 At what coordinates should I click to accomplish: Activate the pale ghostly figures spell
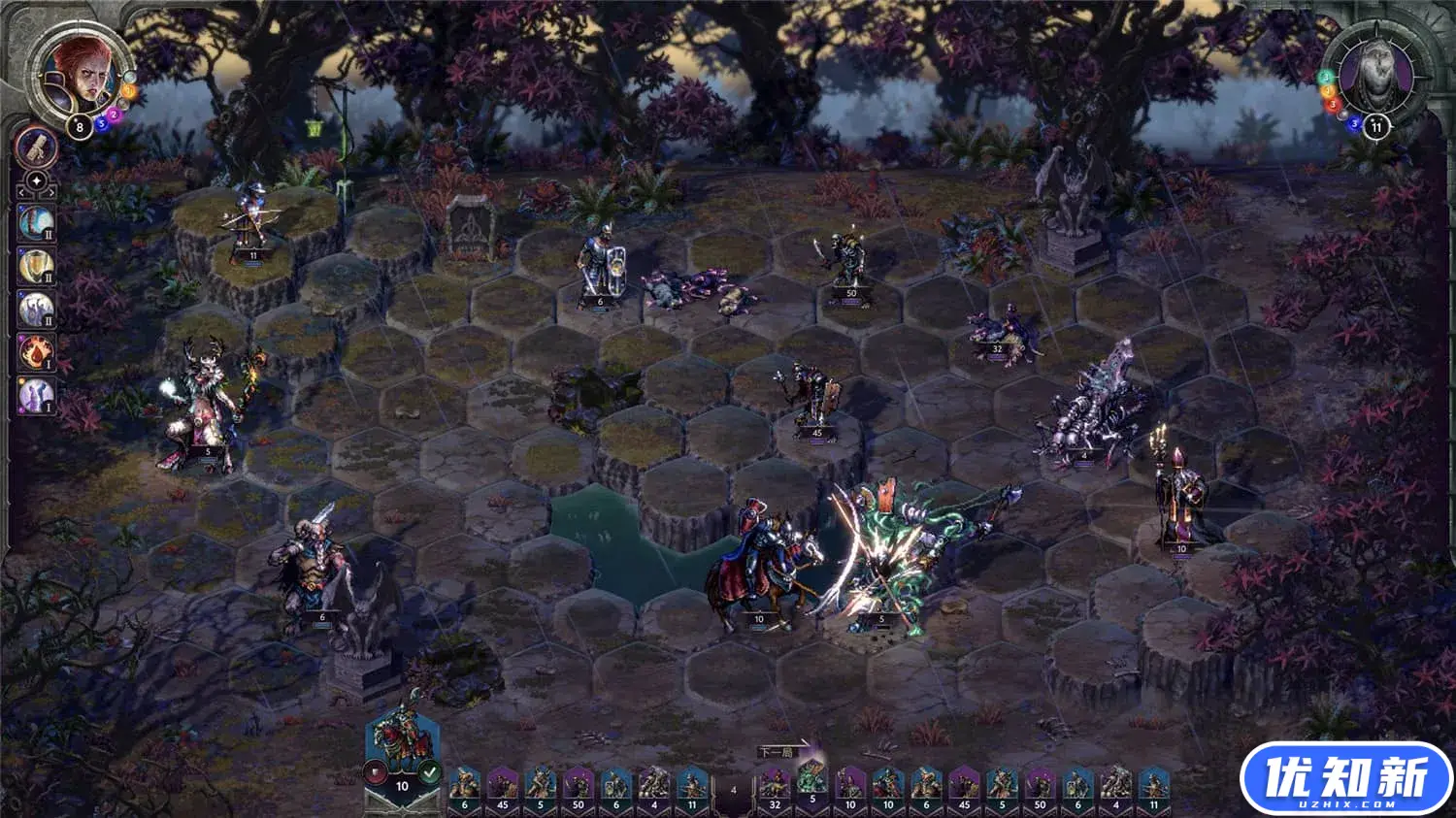[36, 309]
